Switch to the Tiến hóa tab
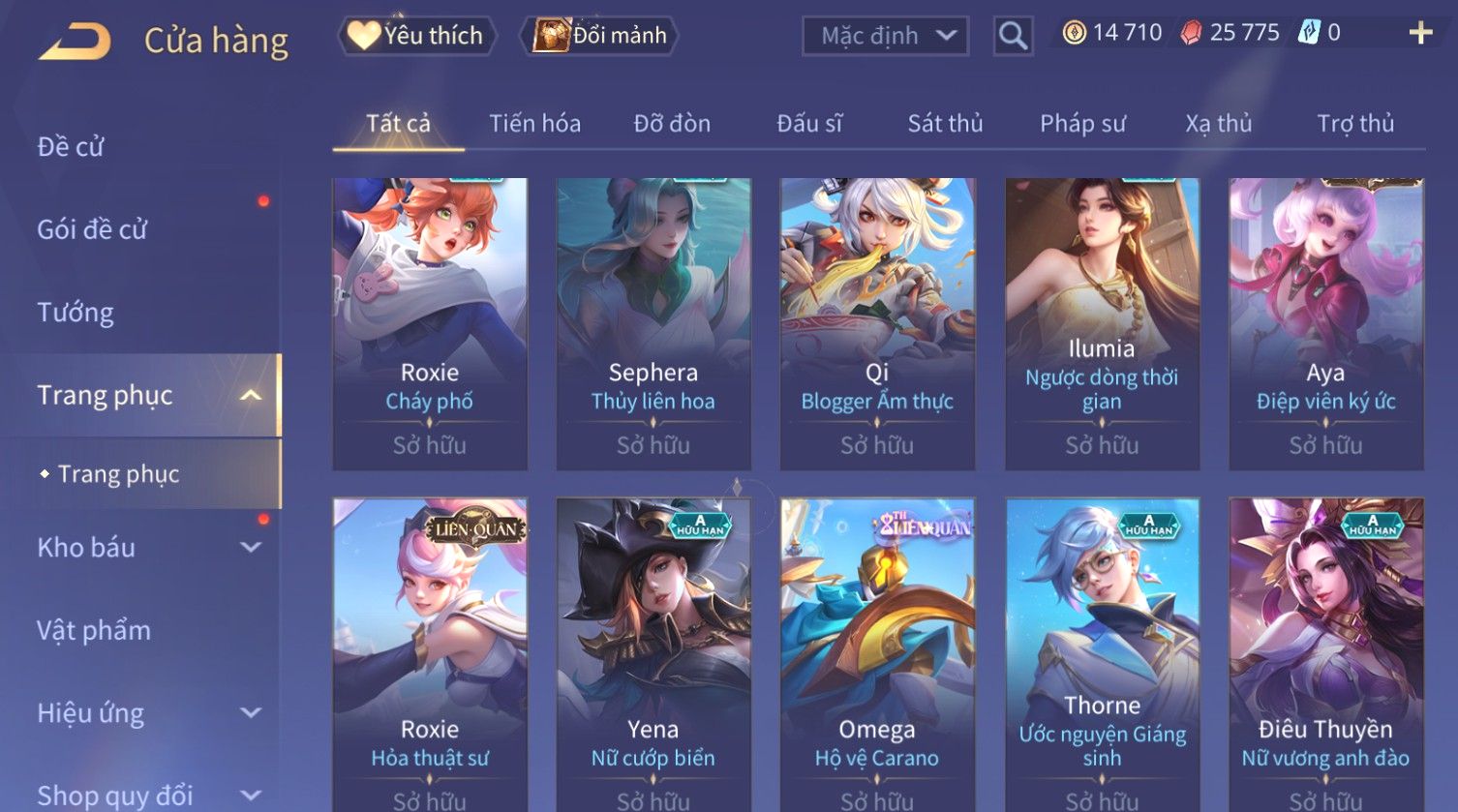The image size is (1458, 812). point(534,124)
